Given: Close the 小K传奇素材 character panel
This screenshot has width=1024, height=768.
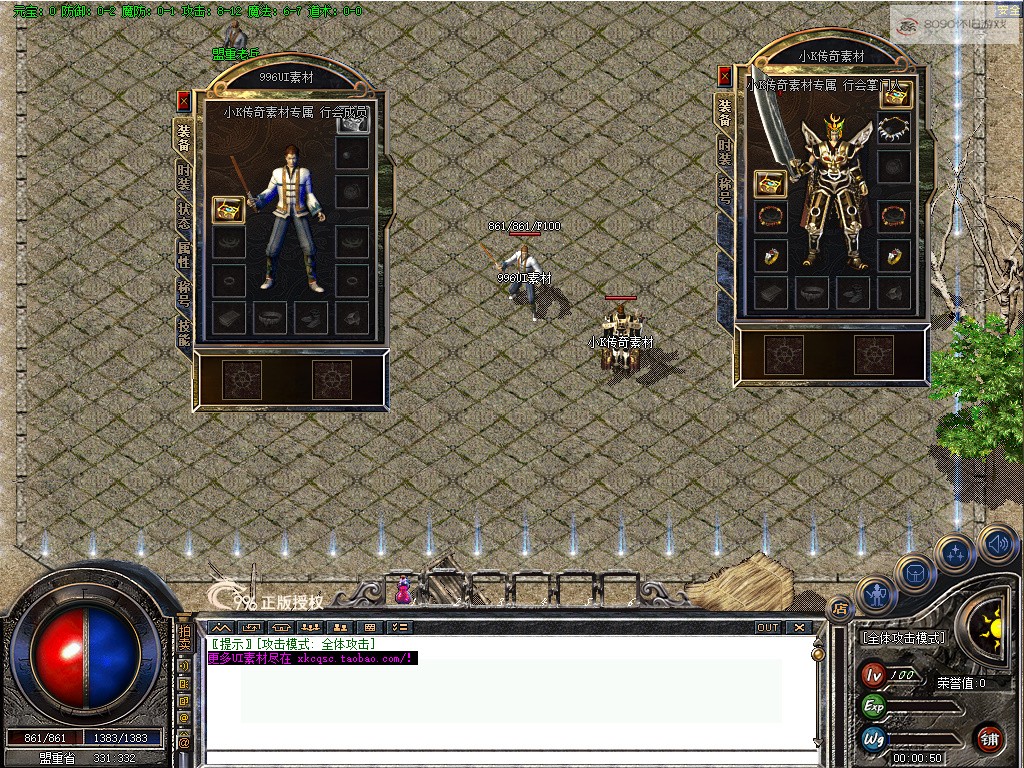Looking at the screenshot, I should pyautogui.click(x=725, y=77).
